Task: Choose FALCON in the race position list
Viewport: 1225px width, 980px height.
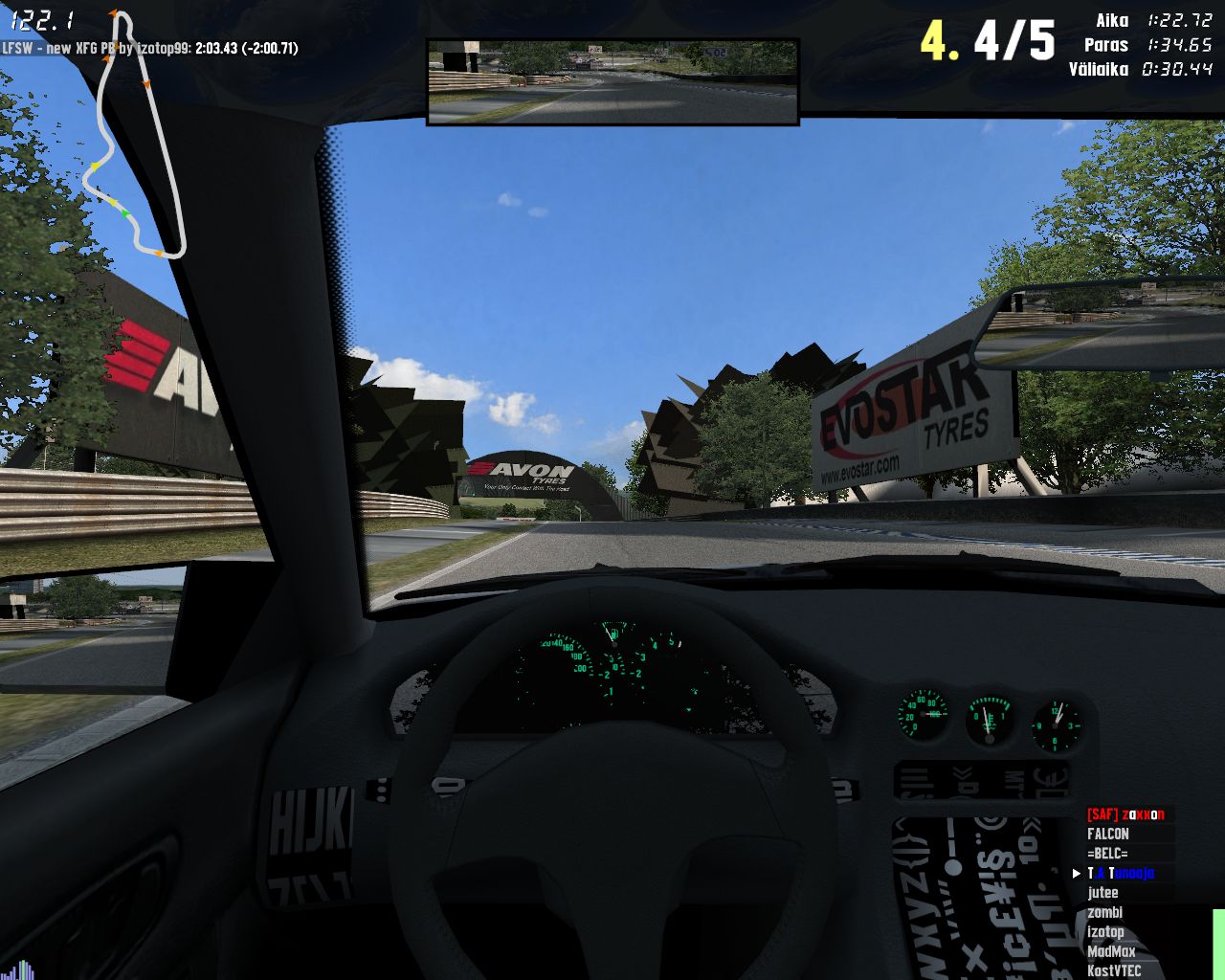Action: pyautogui.click(x=1108, y=835)
